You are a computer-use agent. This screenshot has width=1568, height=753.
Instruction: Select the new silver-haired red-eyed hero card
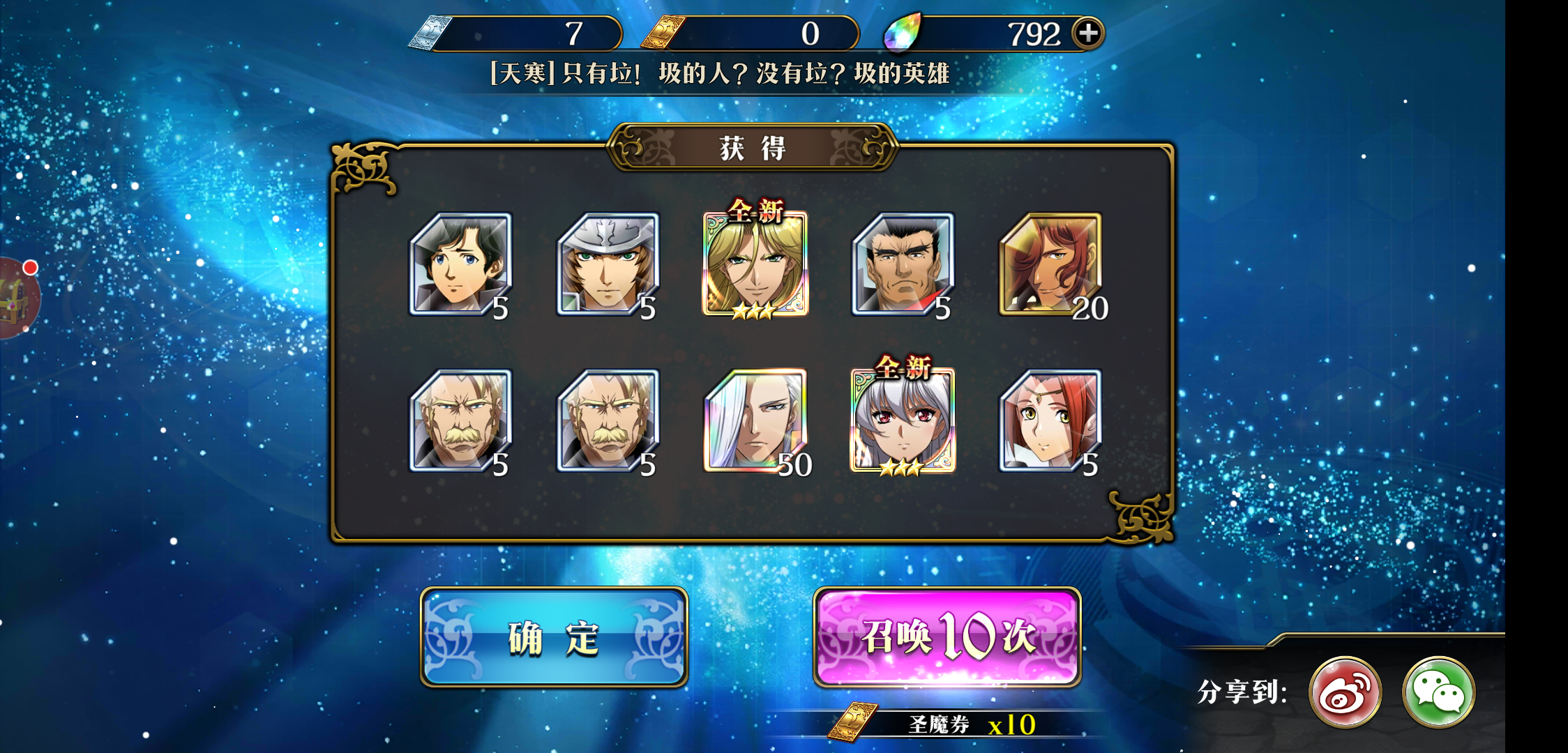[x=903, y=421]
